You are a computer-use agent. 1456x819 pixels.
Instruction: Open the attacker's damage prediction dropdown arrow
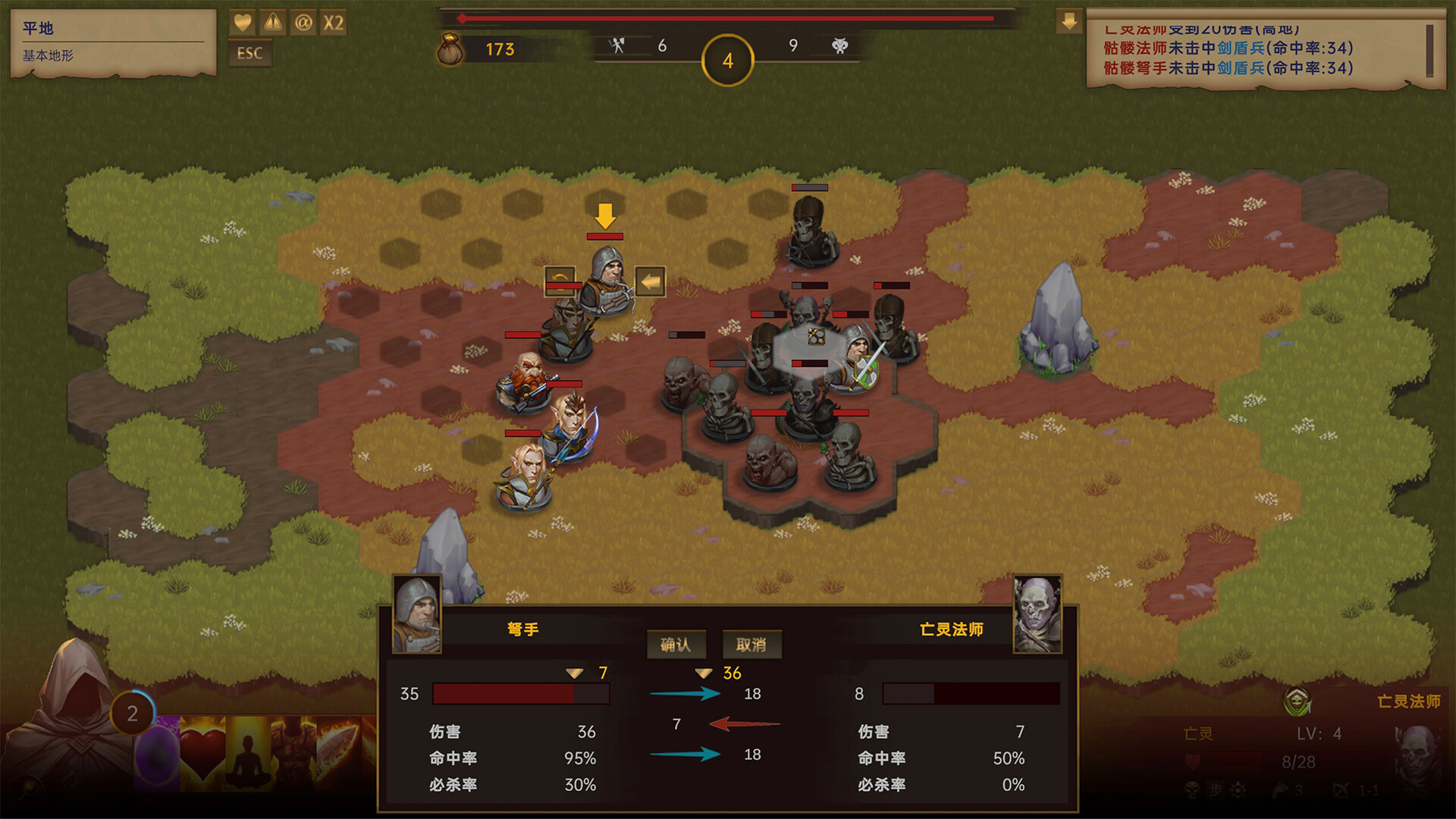(x=573, y=671)
